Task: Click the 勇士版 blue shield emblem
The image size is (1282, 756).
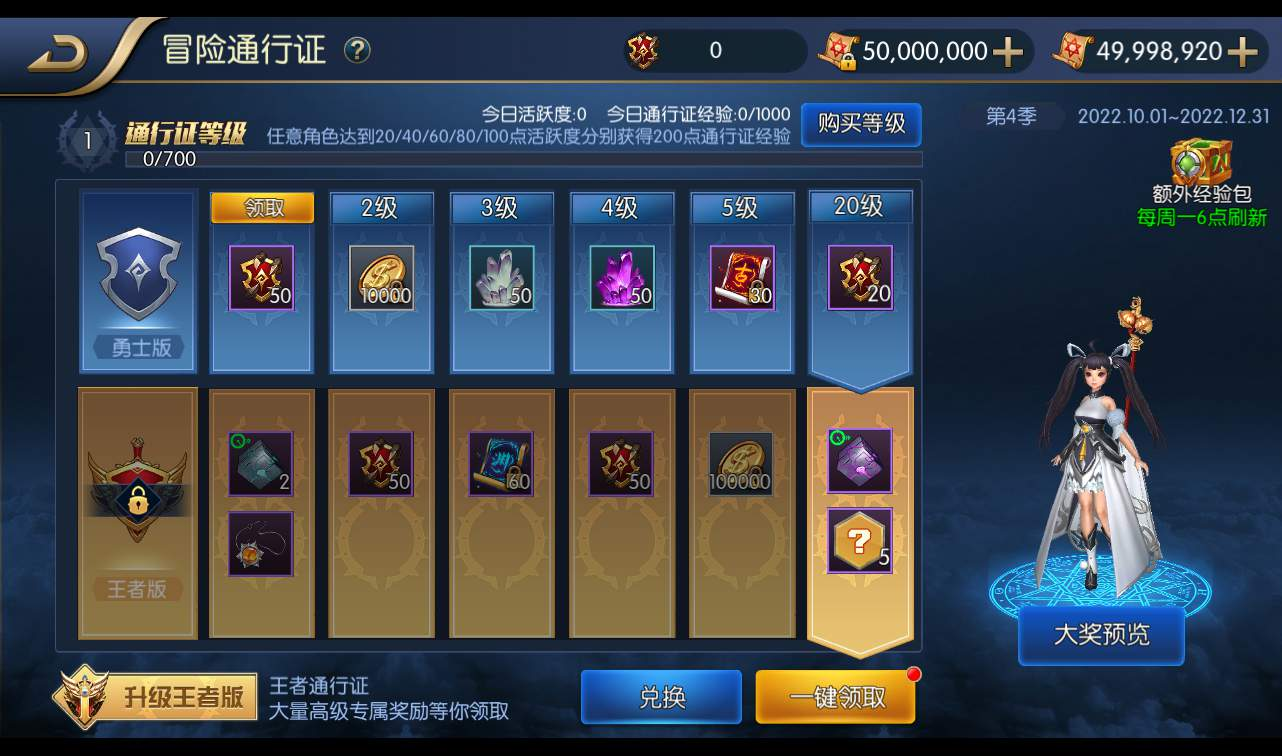Action: click(x=137, y=275)
